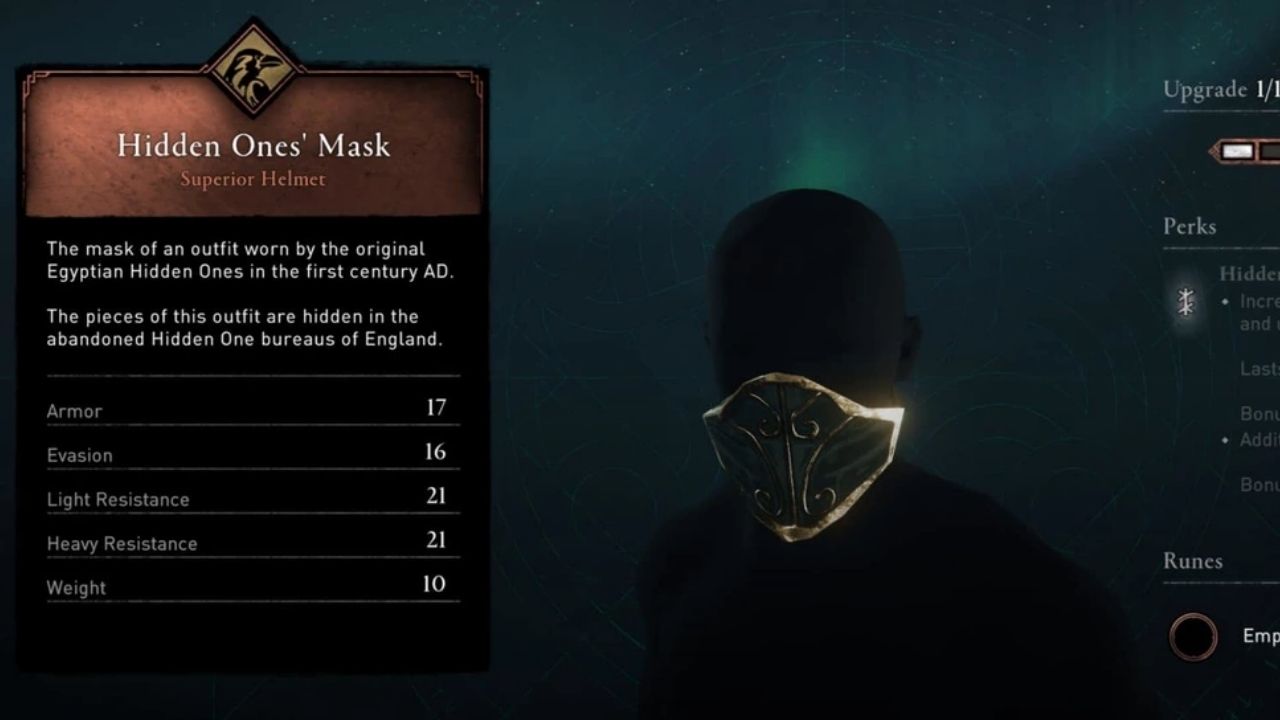Expand the Perks section header
The width and height of the screenshot is (1280, 720).
click(1188, 228)
